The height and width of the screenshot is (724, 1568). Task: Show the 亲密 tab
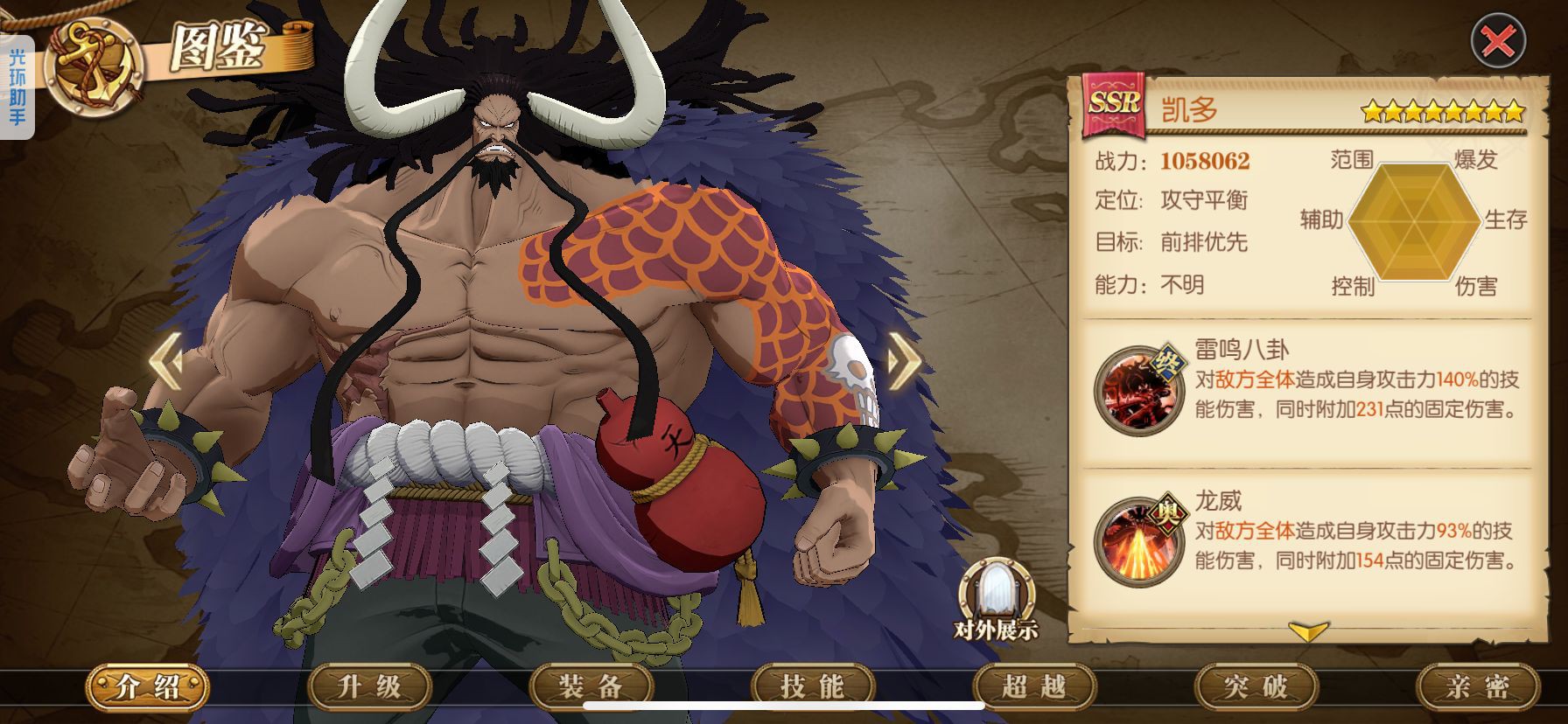1477,686
